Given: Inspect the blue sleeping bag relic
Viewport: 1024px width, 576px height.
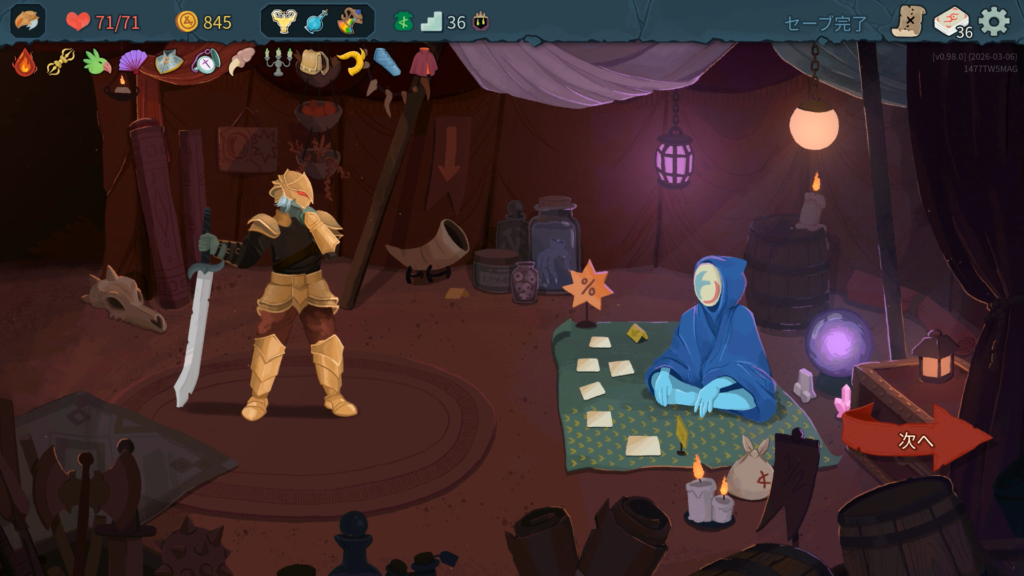Looking at the screenshot, I should coord(387,62).
